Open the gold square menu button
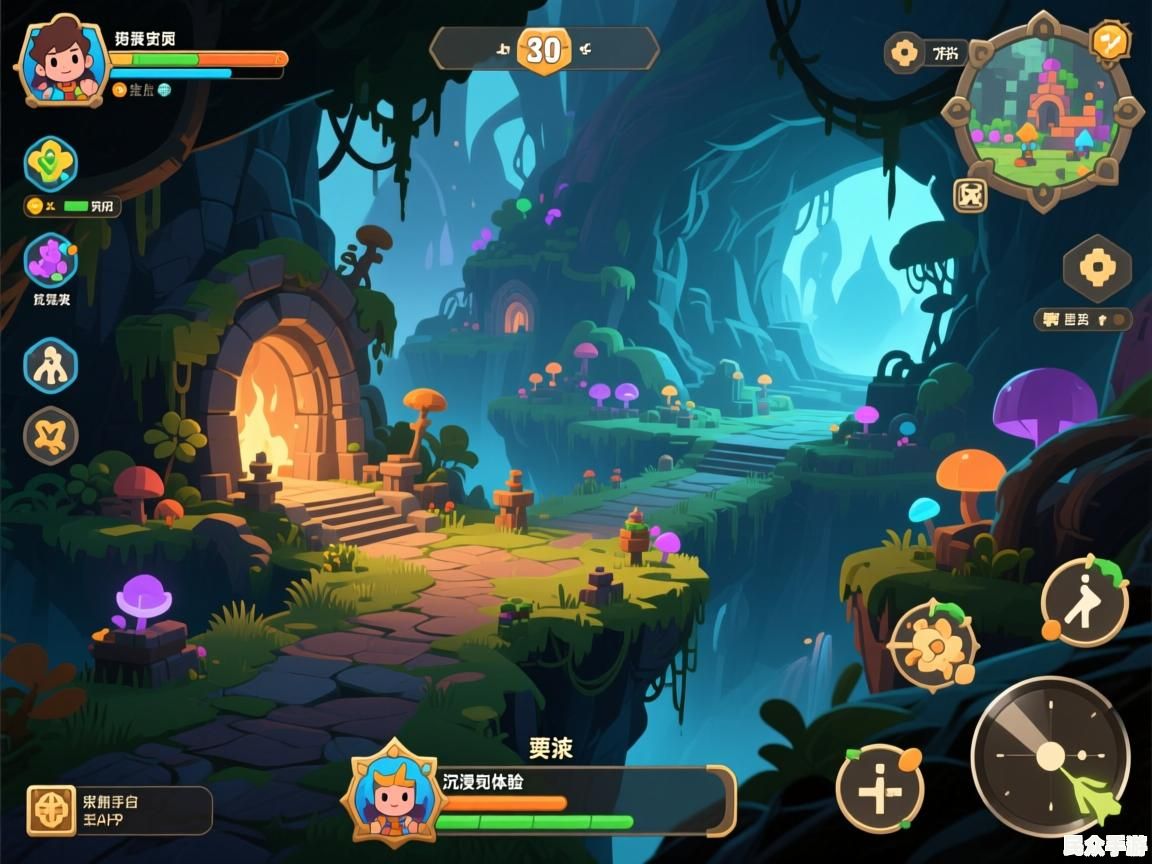This screenshot has width=1152, height=864. [x=51, y=810]
